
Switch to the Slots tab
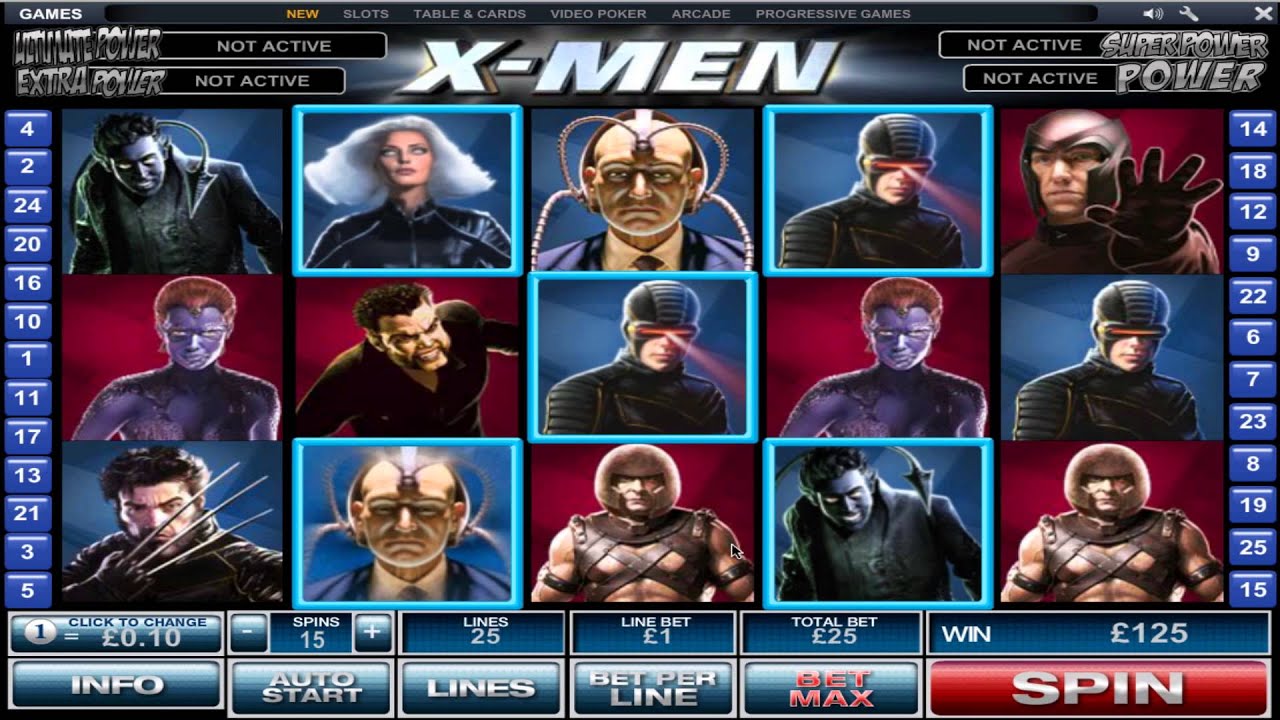(366, 13)
